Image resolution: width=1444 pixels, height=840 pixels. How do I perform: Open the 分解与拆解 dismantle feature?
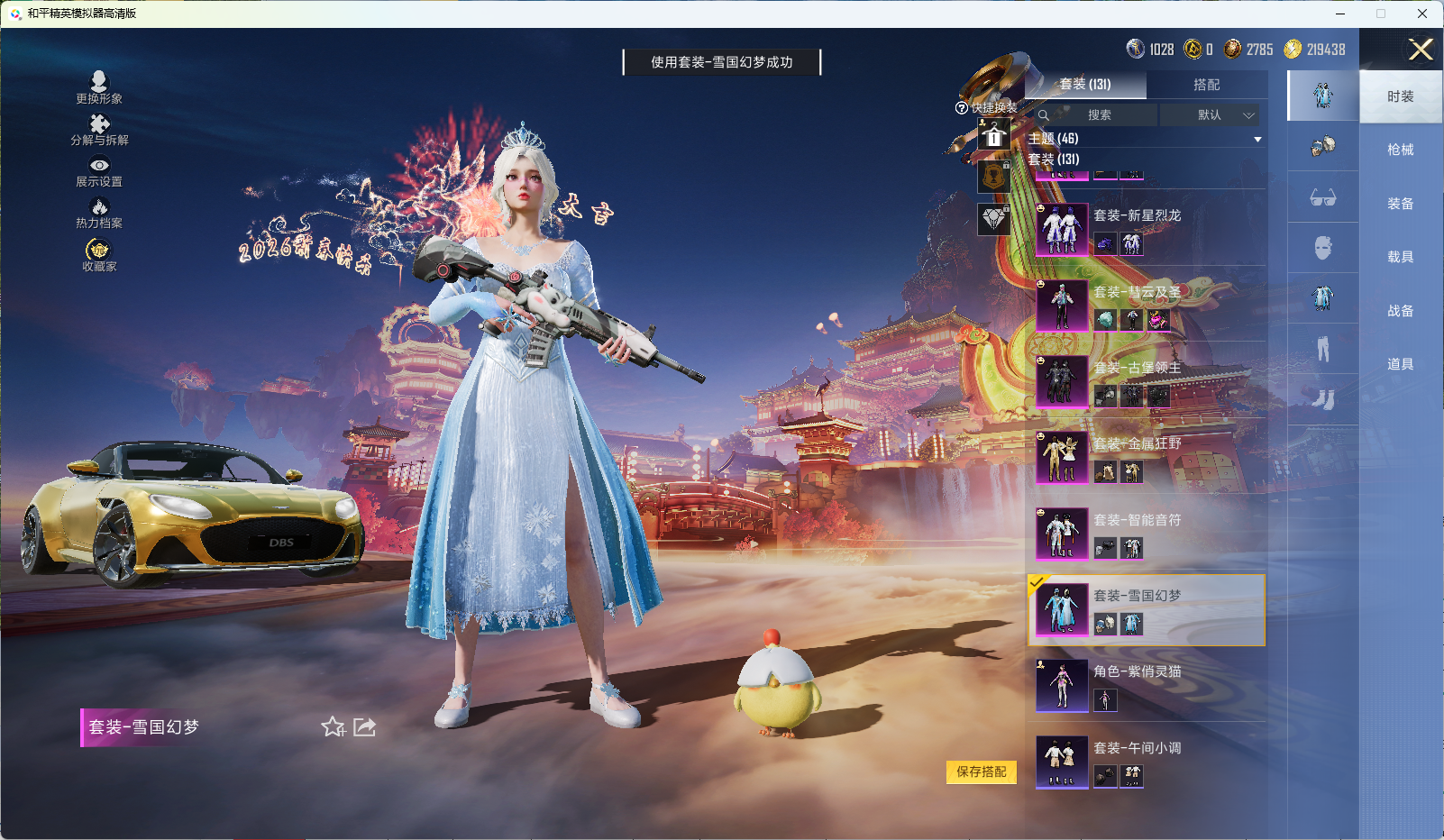point(101,132)
